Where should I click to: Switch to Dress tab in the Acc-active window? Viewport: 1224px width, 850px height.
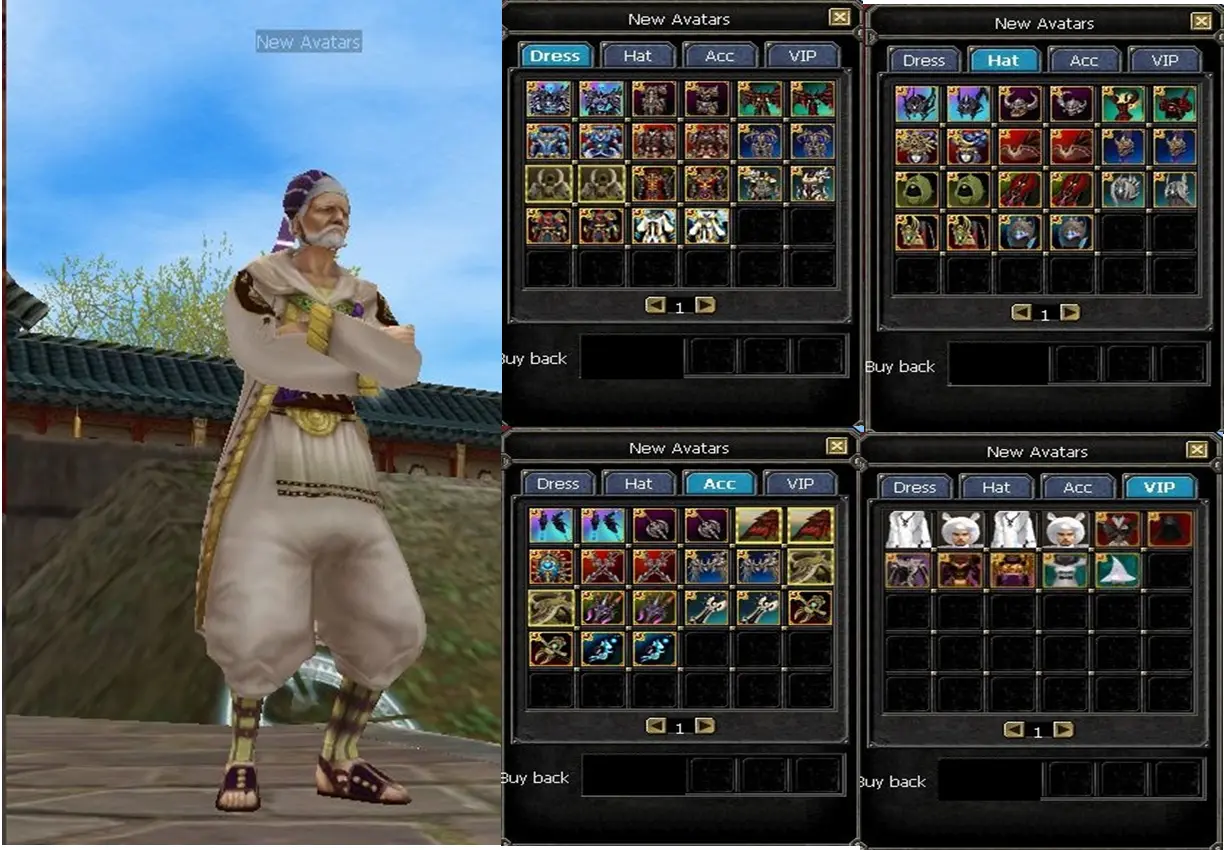(x=557, y=484)
